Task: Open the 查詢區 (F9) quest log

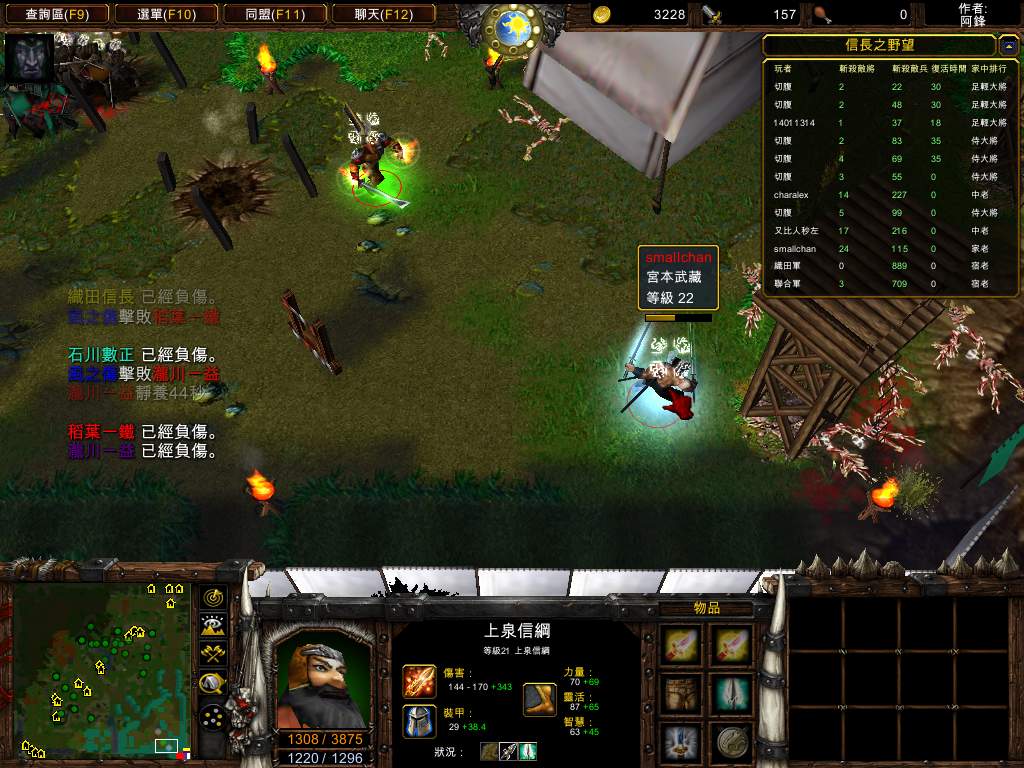Action: pos(55,14)
